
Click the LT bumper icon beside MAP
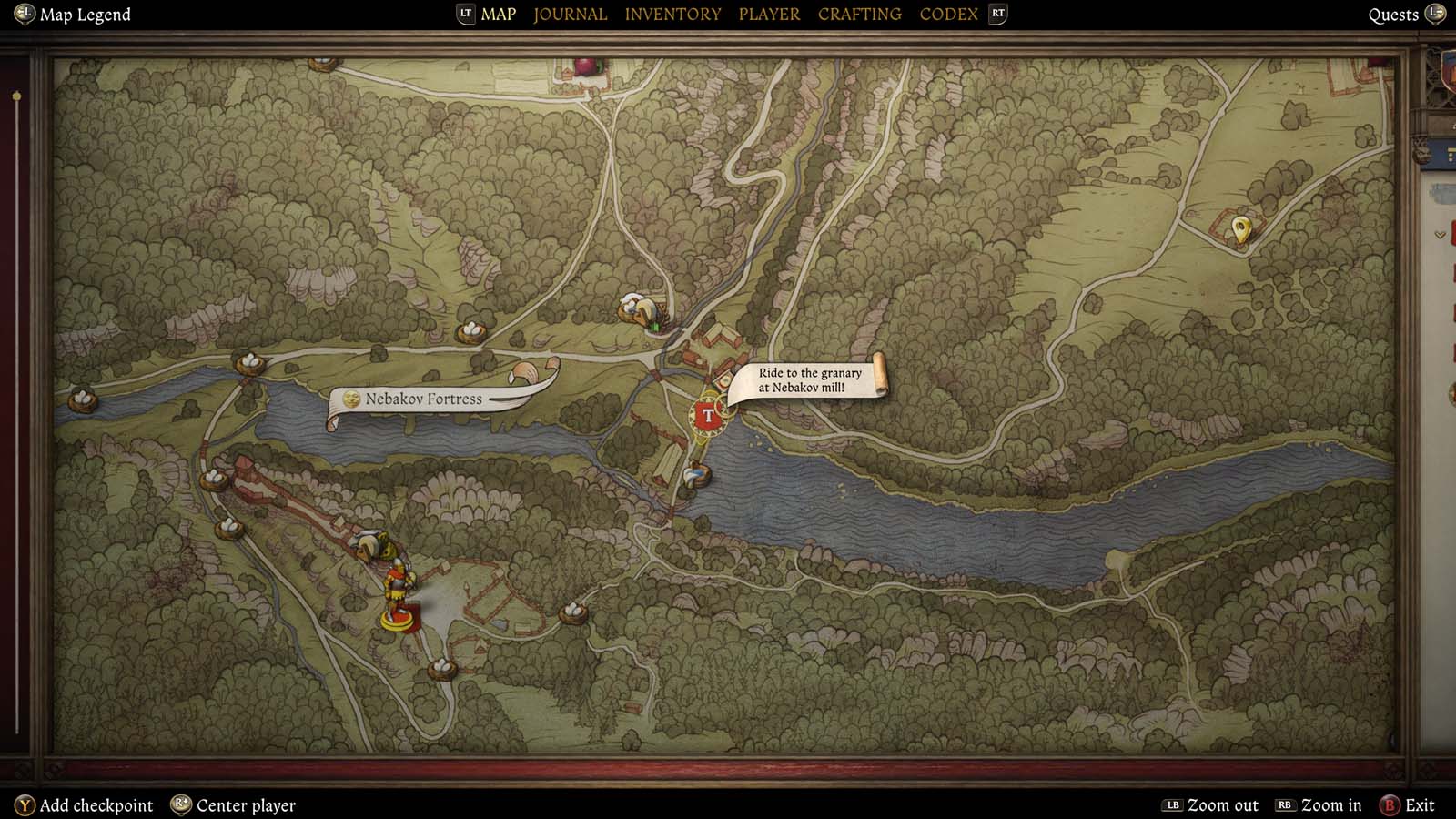pyautogui.click(x=464, y=14)
